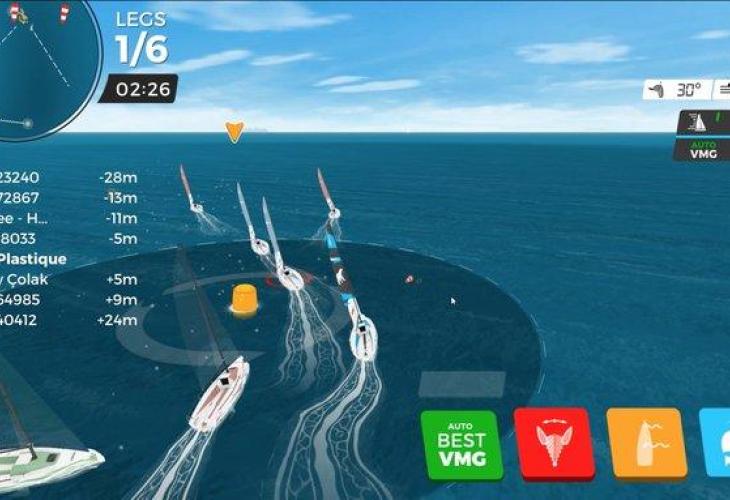The width and height of the screenshot is (730, 500).
Task: Select the red spinnaker sail button
Action: tap(553, 442)
